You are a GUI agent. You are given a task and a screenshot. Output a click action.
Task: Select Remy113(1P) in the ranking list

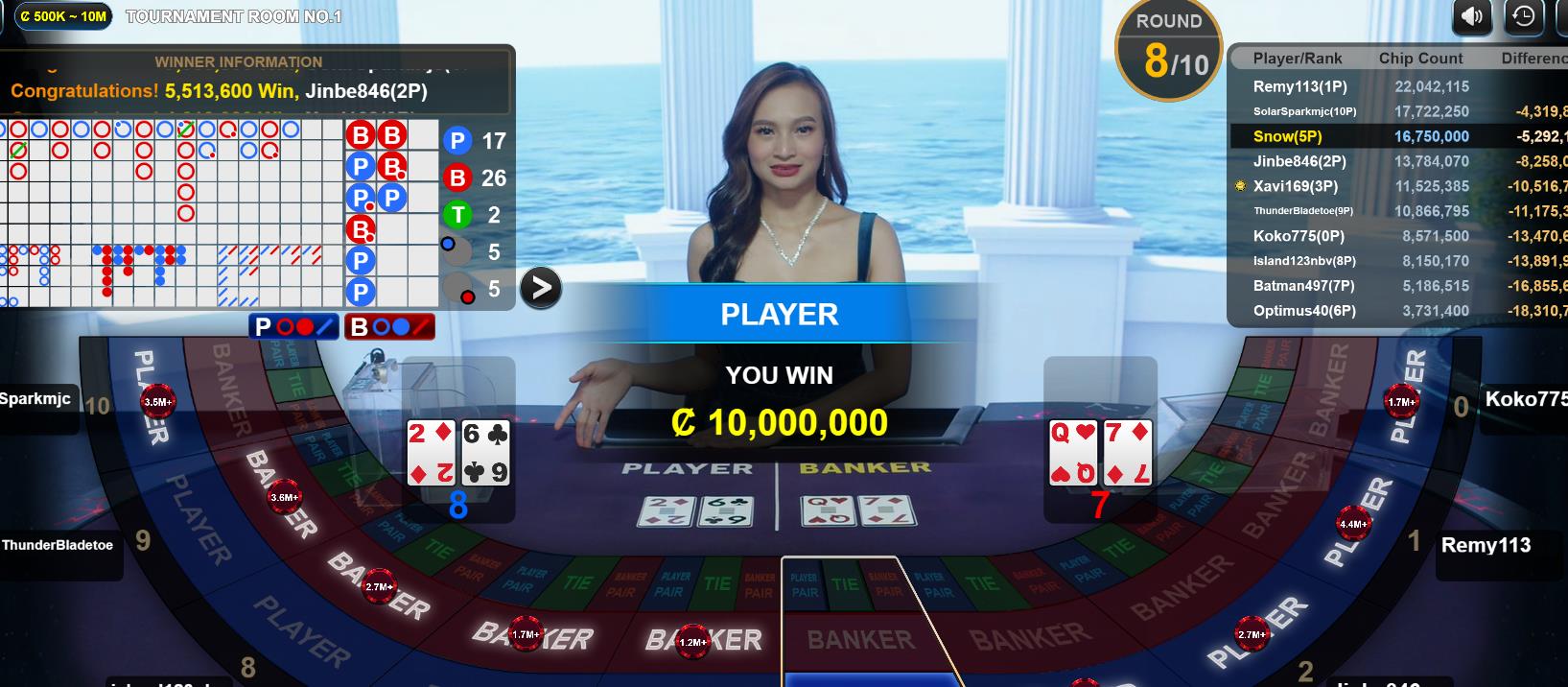[1299, 86]
